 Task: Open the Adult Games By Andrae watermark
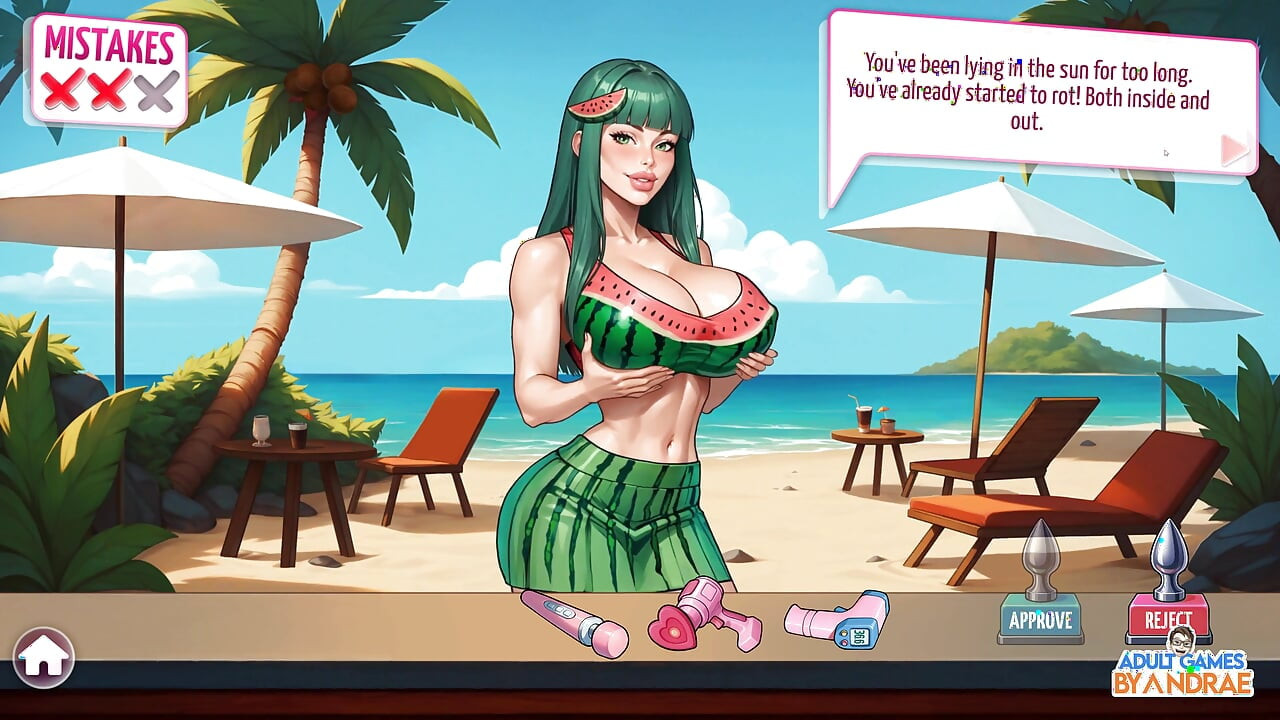coord(1183,670)
